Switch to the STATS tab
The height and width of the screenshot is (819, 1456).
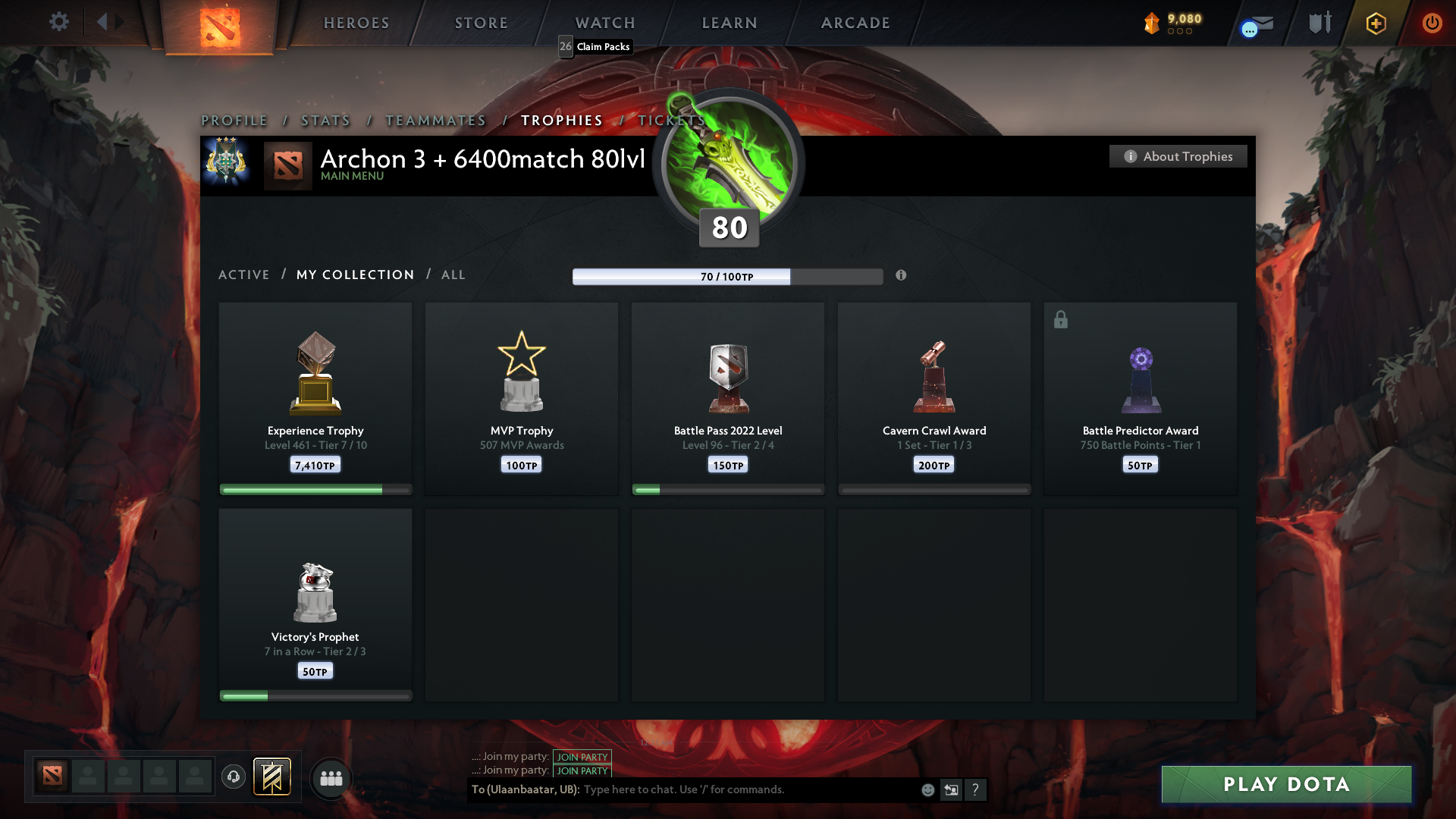pos(325,120)
